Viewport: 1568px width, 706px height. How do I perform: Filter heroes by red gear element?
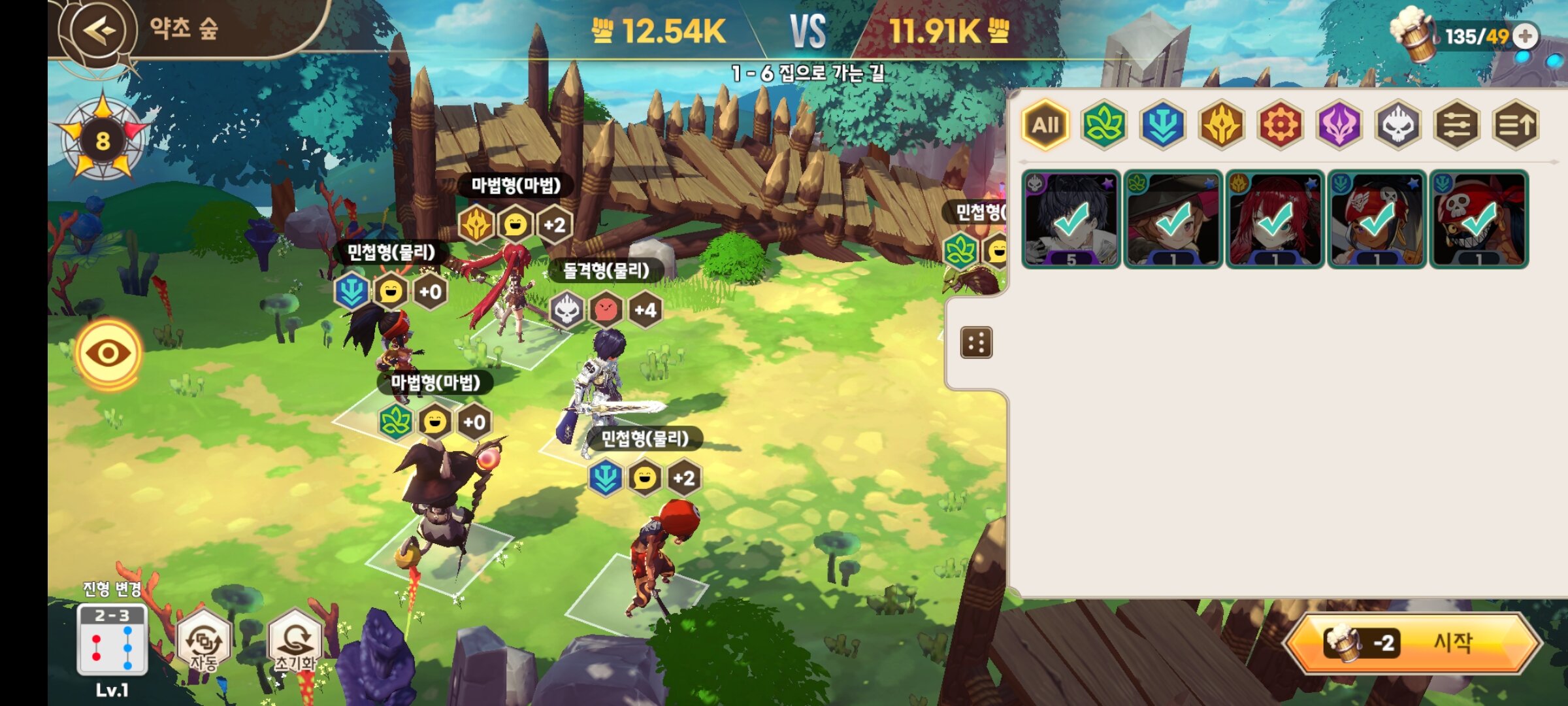[1281, 125]
